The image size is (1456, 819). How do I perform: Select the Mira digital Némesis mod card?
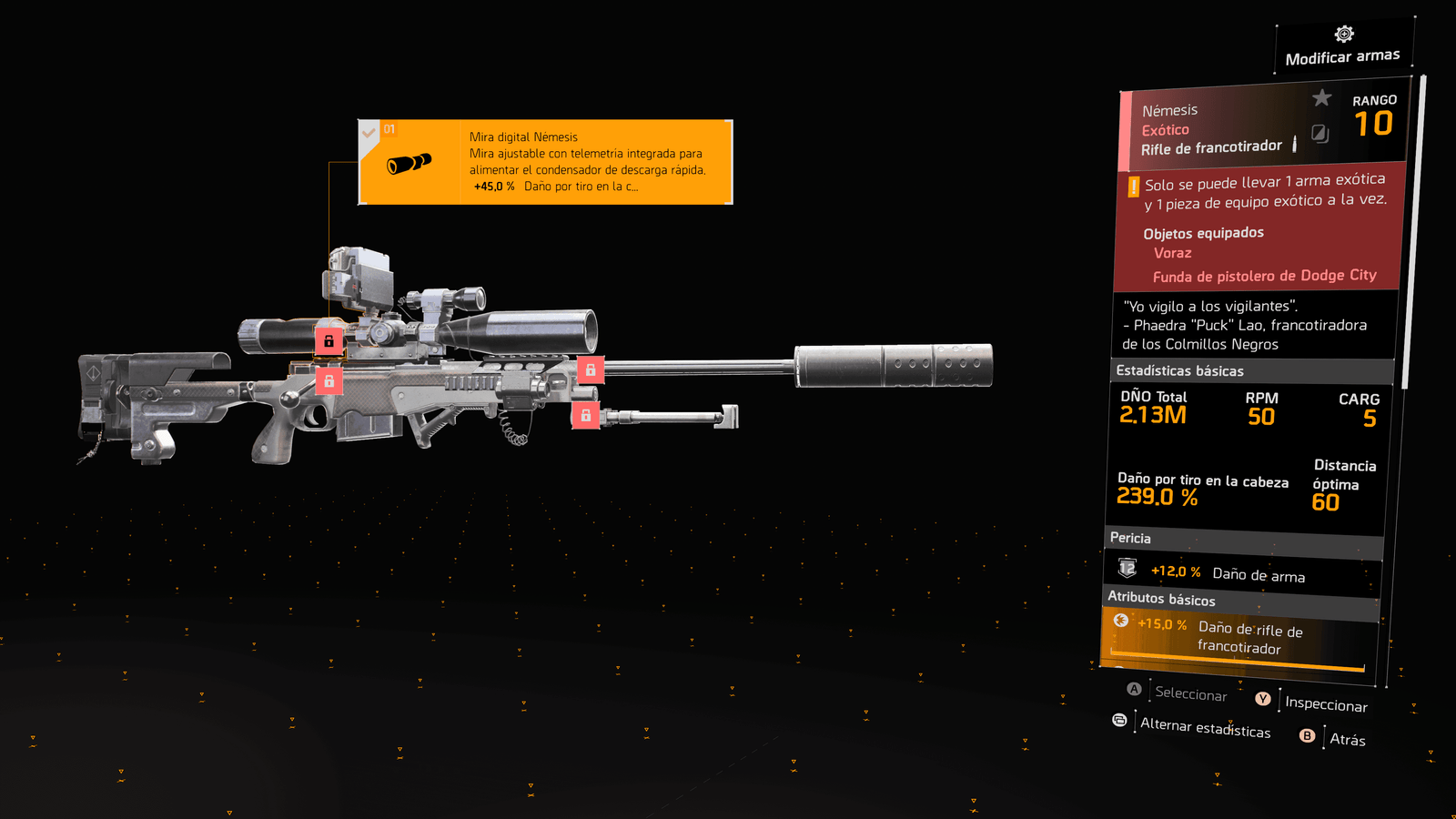pos(546,162)
